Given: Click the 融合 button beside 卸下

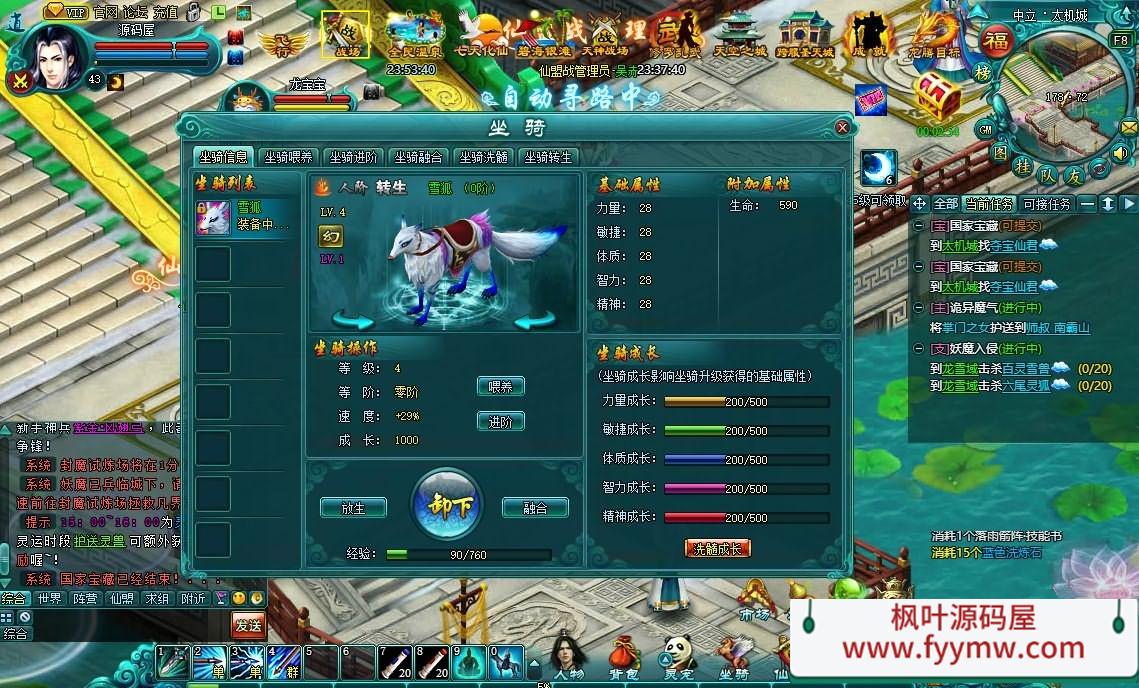Looking at the screenshot, I should pos(535,508).
